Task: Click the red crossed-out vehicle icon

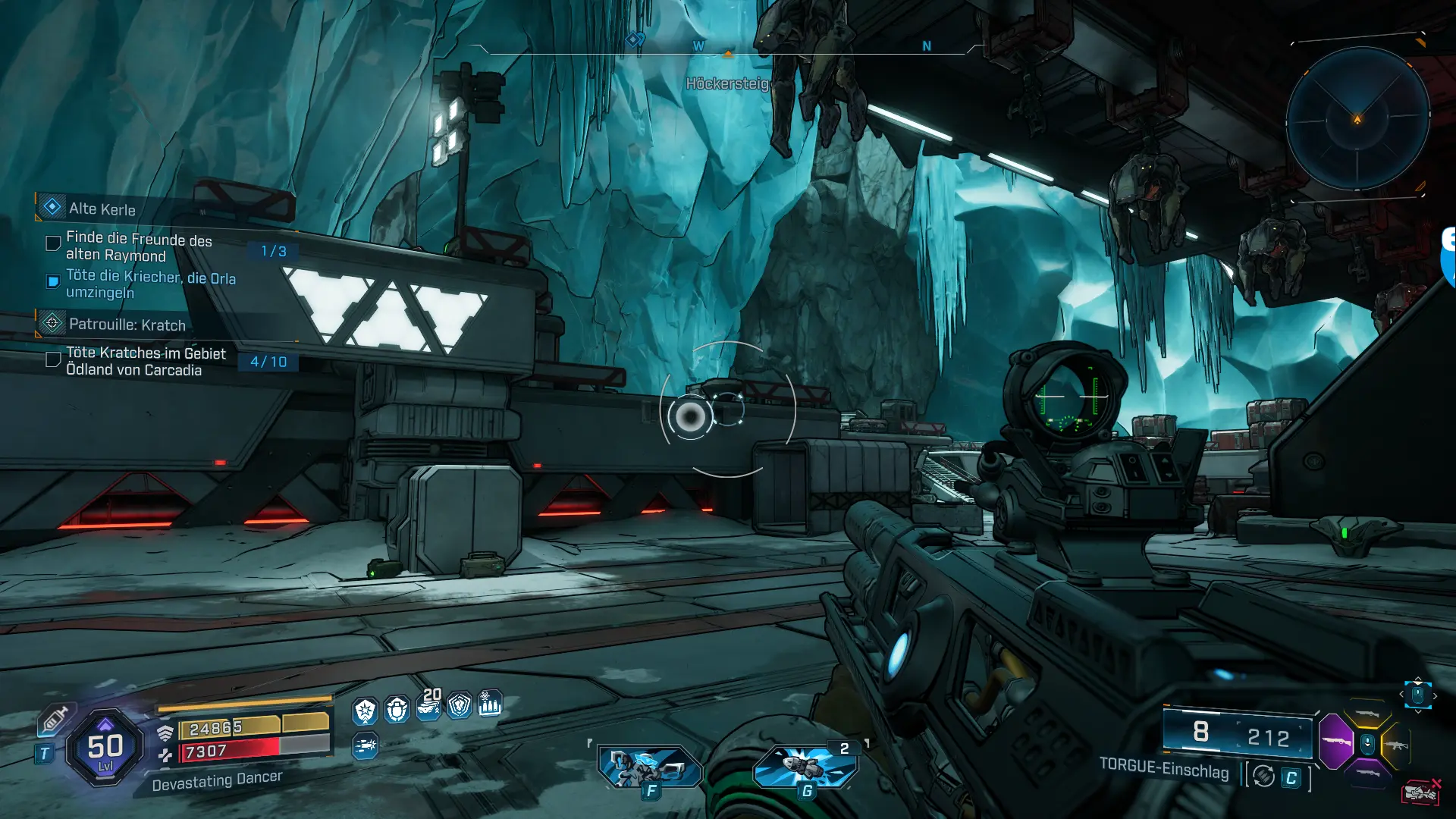Action: [x=1420, y=792]
